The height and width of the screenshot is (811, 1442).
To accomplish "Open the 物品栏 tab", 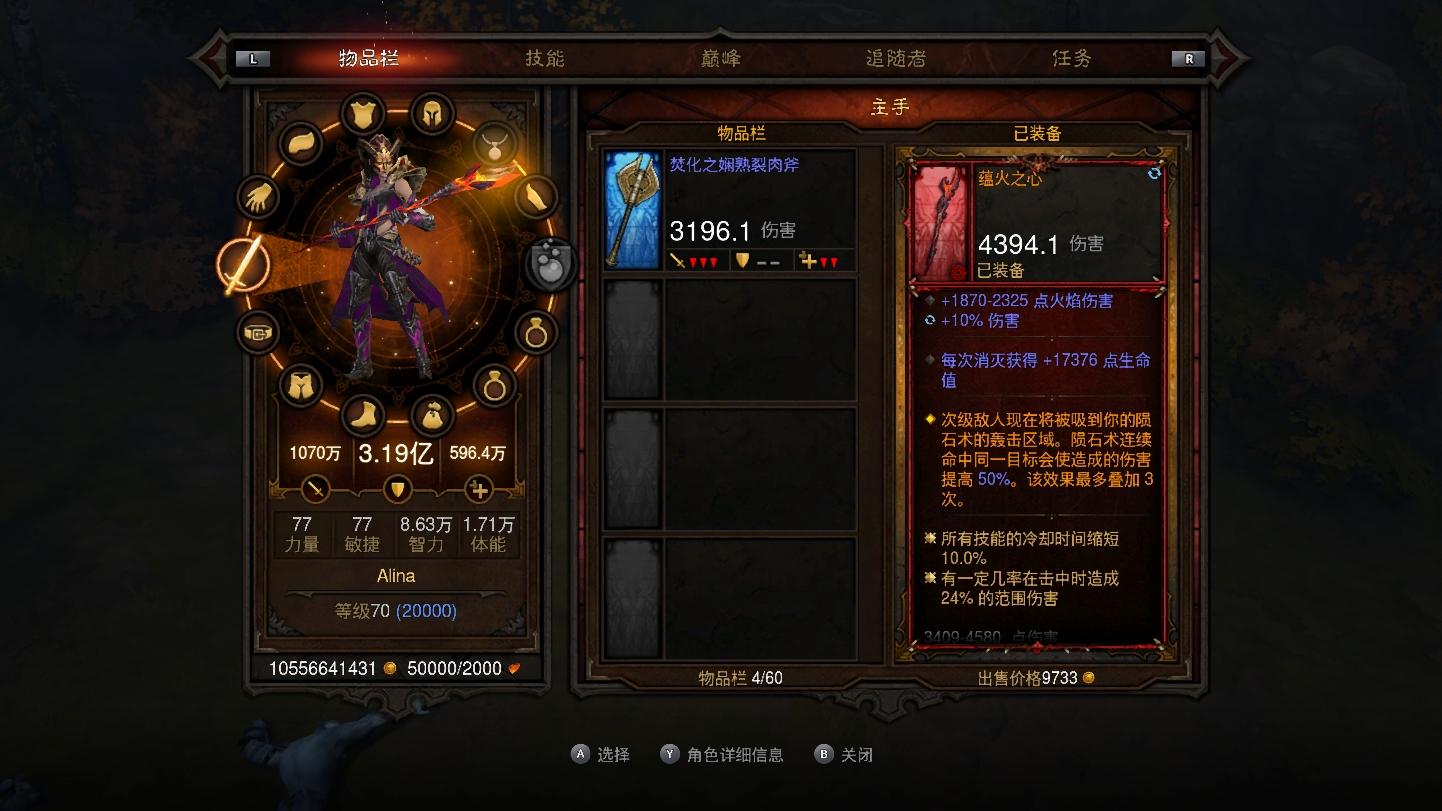I will pos(369,58).
